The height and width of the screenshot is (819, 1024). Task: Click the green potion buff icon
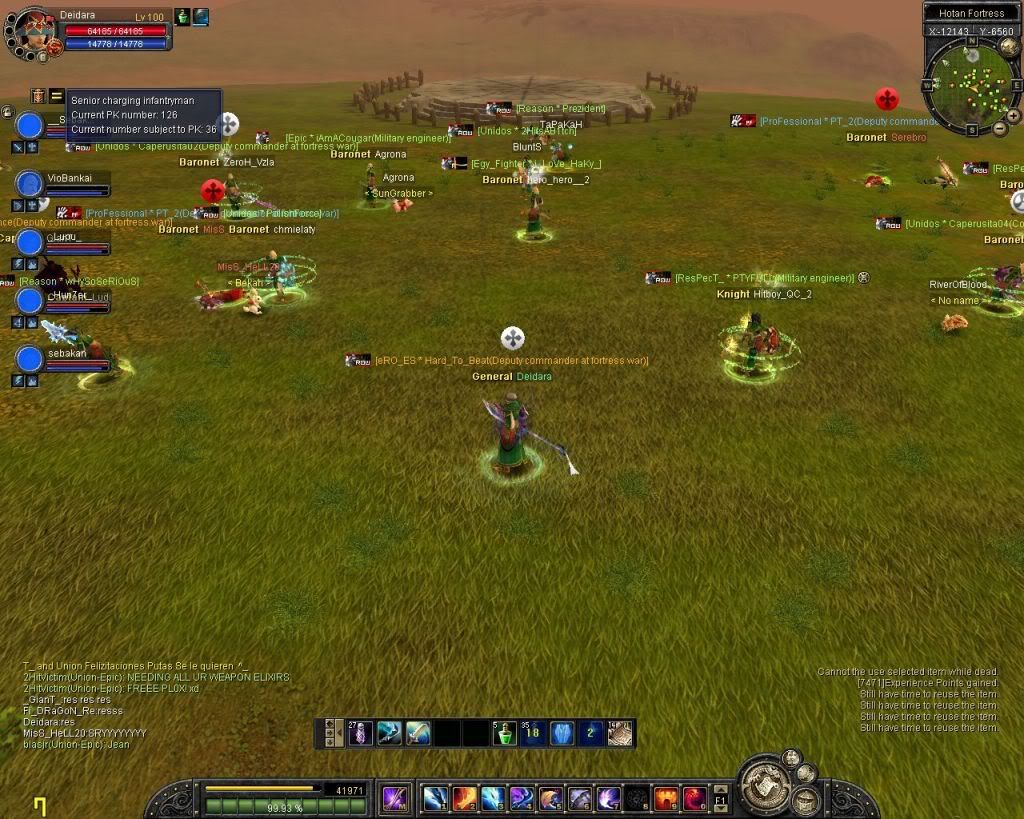pos(183,16)
